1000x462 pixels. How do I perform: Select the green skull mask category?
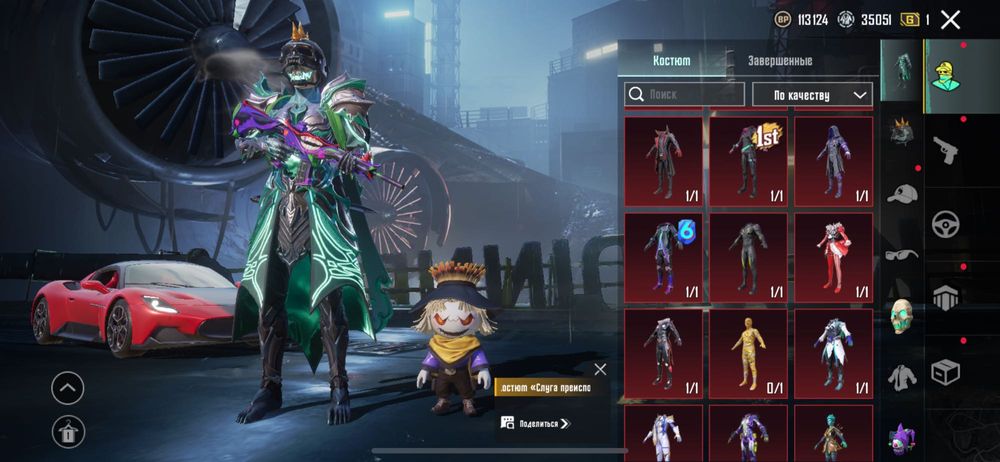pyautogui.click(x=902, y=315)
